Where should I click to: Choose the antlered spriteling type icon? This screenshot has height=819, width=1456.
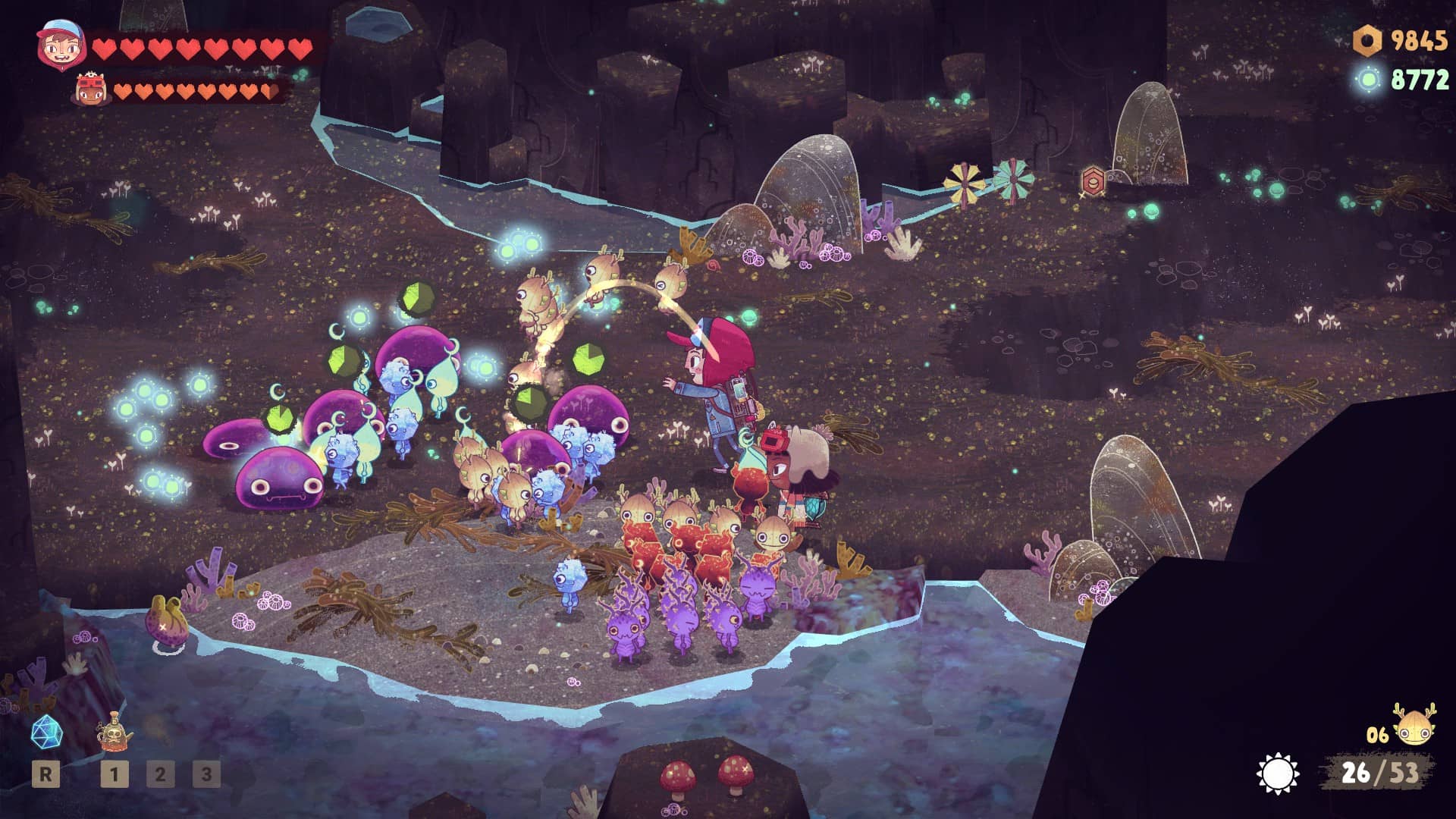(1414, 727)
